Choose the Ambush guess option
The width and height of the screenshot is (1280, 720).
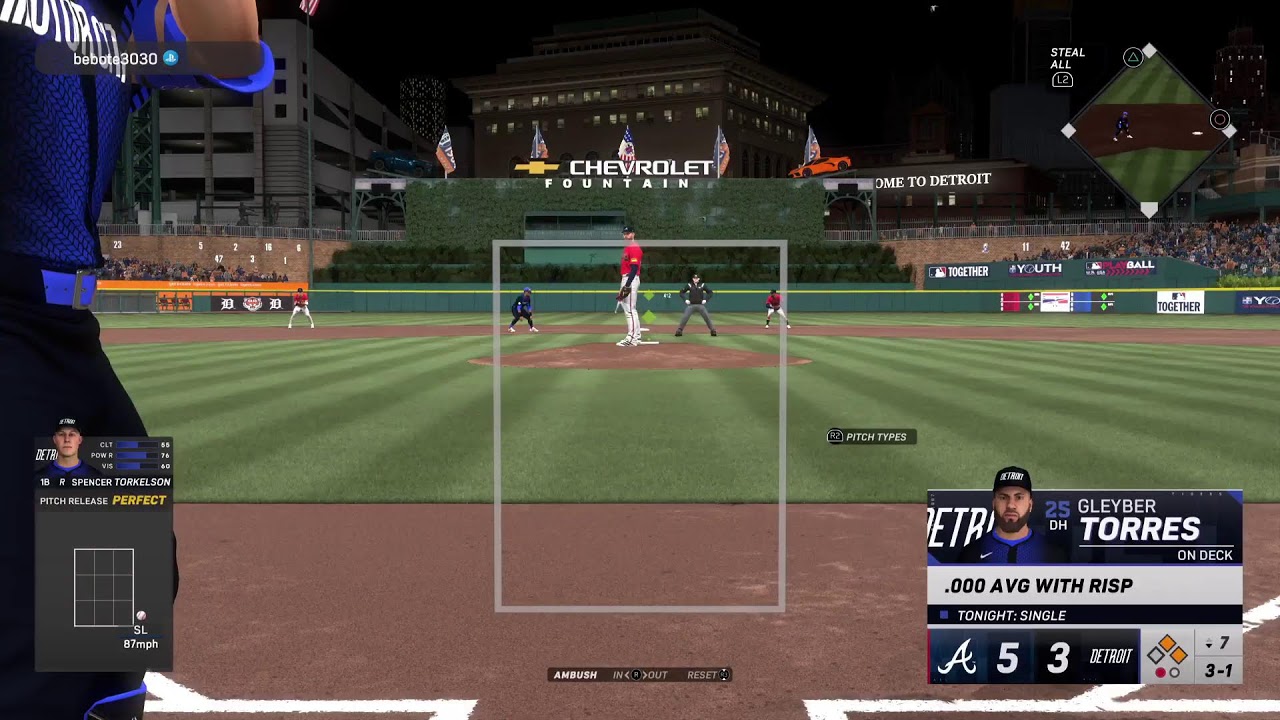575,675
